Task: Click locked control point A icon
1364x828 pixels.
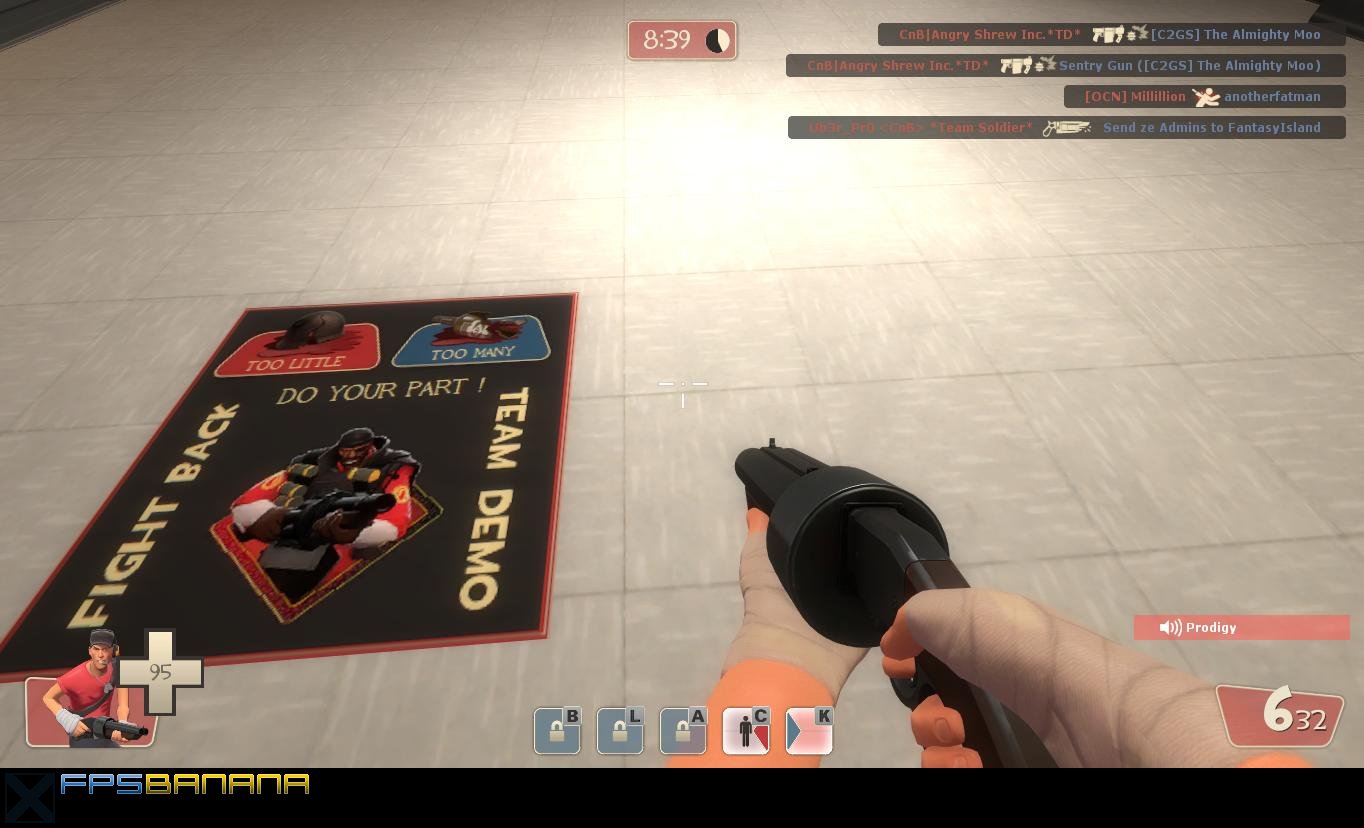Action: click(x=683, y=731)
